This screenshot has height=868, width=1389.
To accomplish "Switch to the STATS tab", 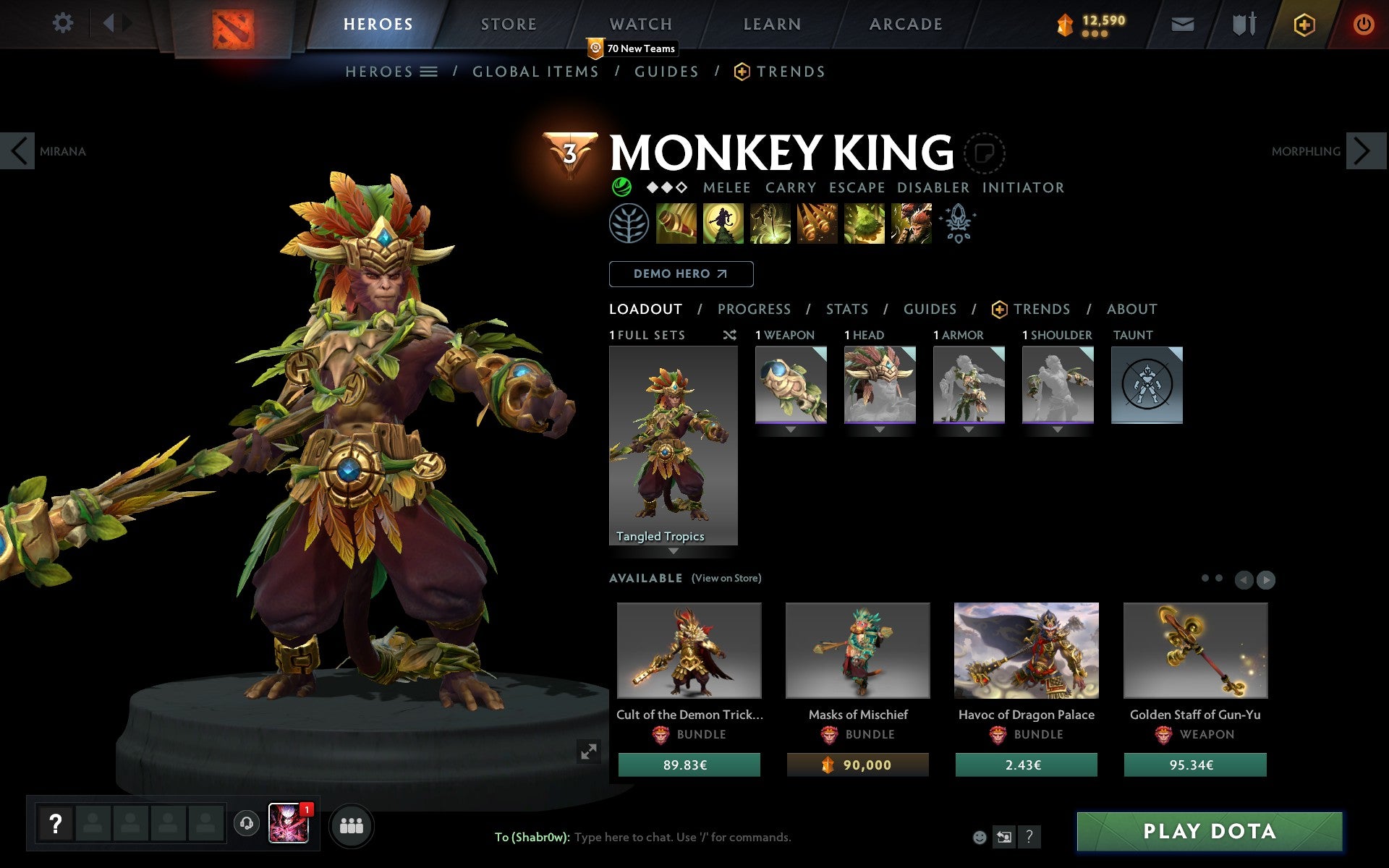I will (846, 309).
